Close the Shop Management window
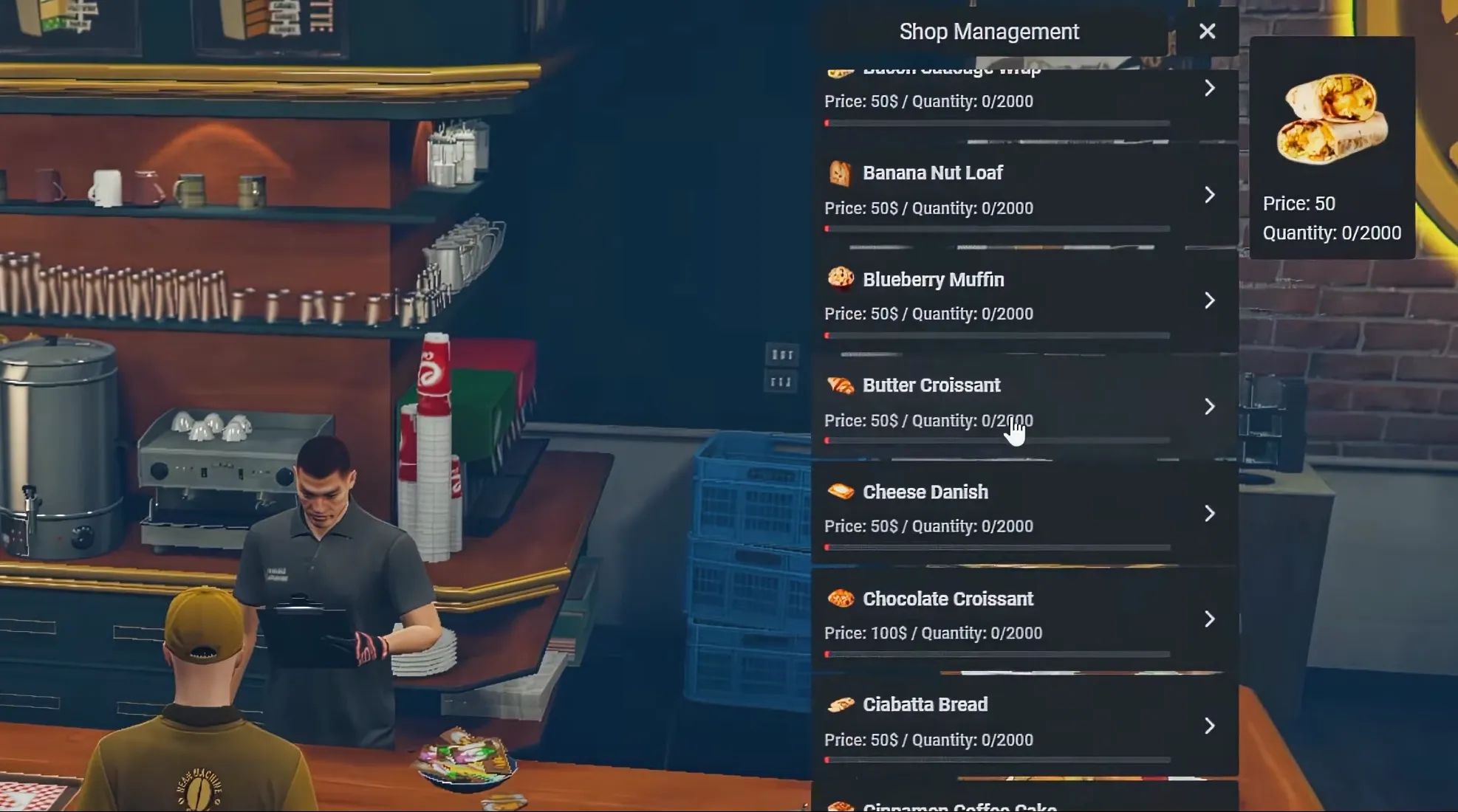The width and height of the screenshot is (1458, 812). (1207, 31)
